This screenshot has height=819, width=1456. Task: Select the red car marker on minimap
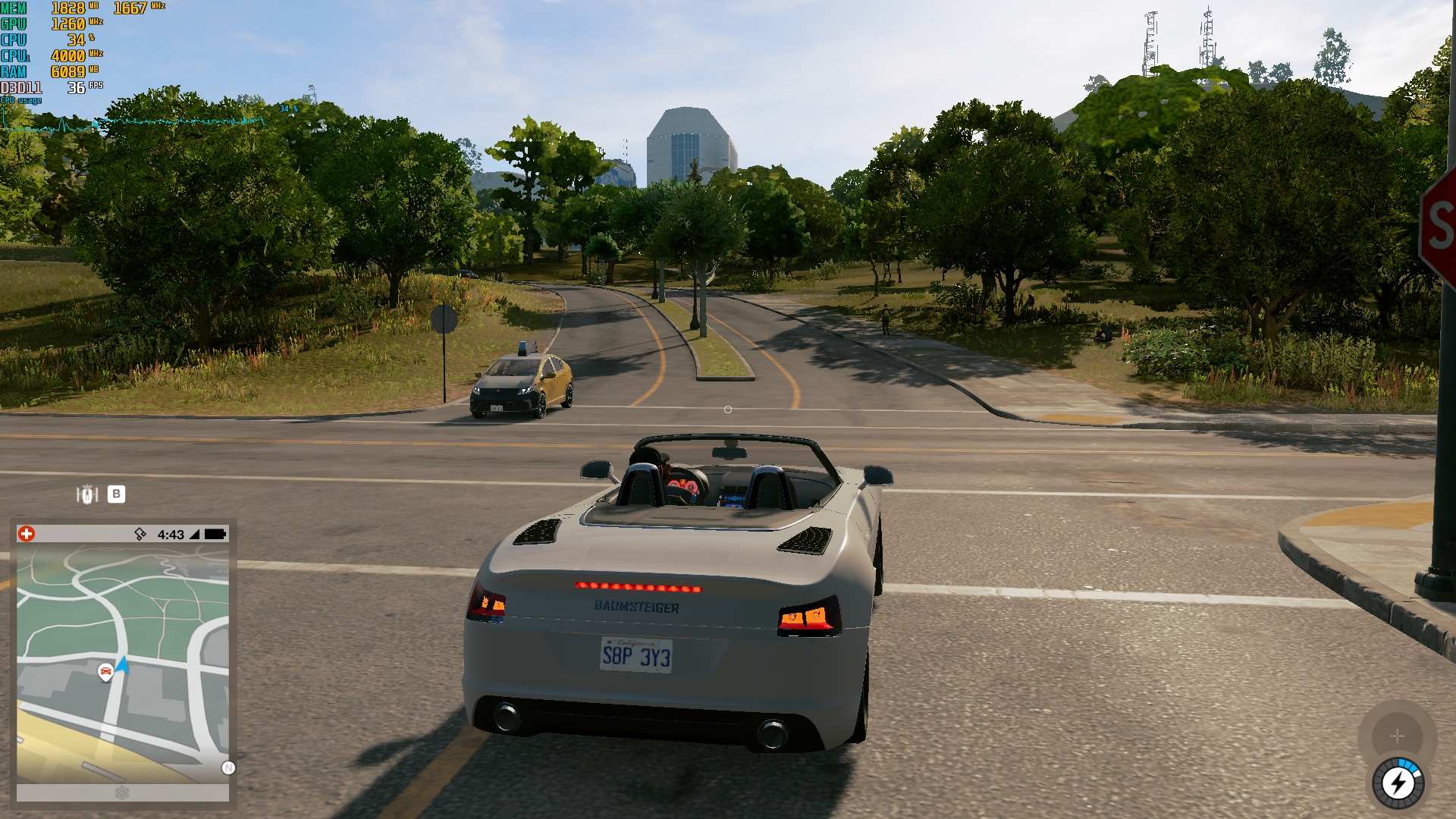[105, 671]
